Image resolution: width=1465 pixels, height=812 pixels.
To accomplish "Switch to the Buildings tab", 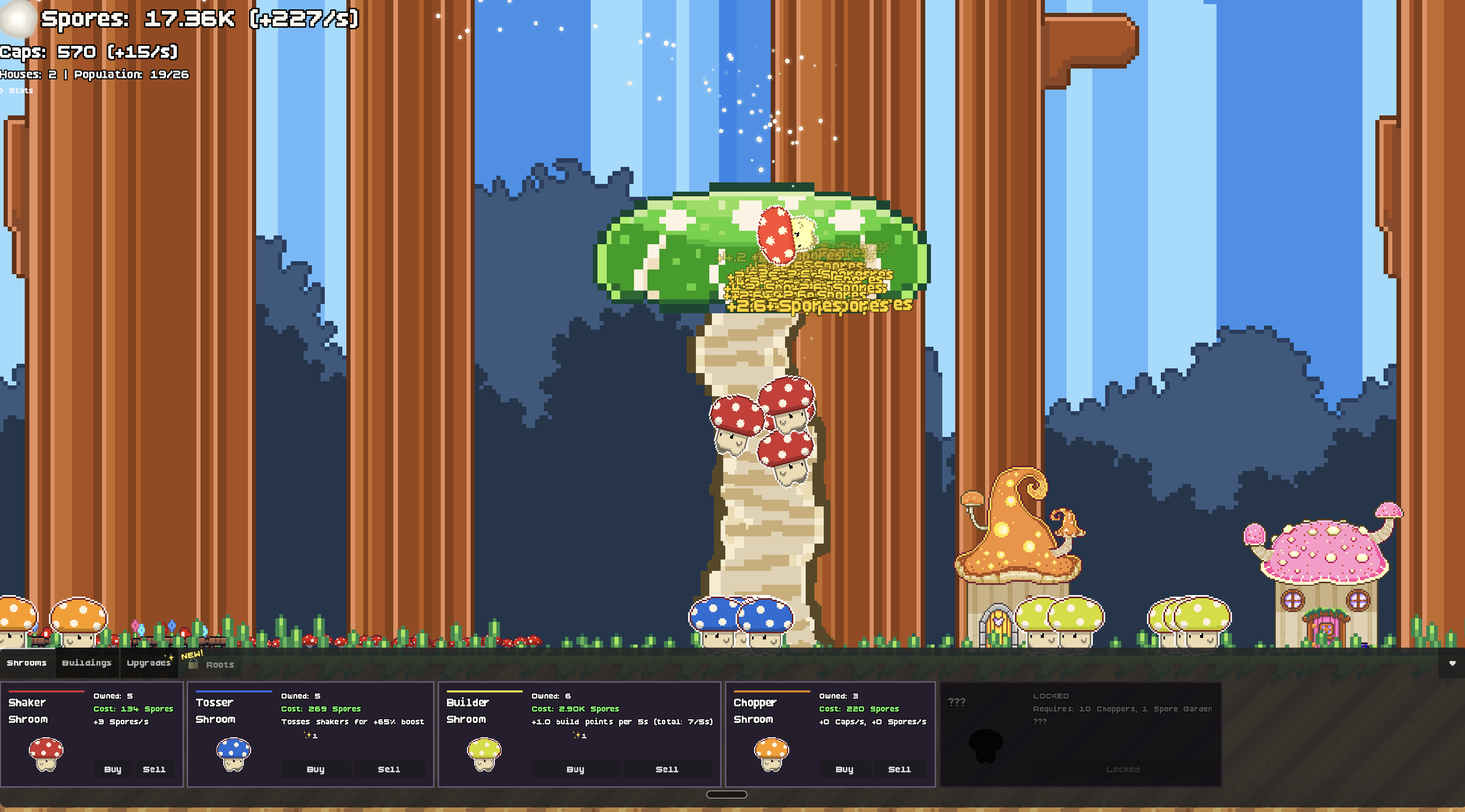I will (x=87, y=663).
